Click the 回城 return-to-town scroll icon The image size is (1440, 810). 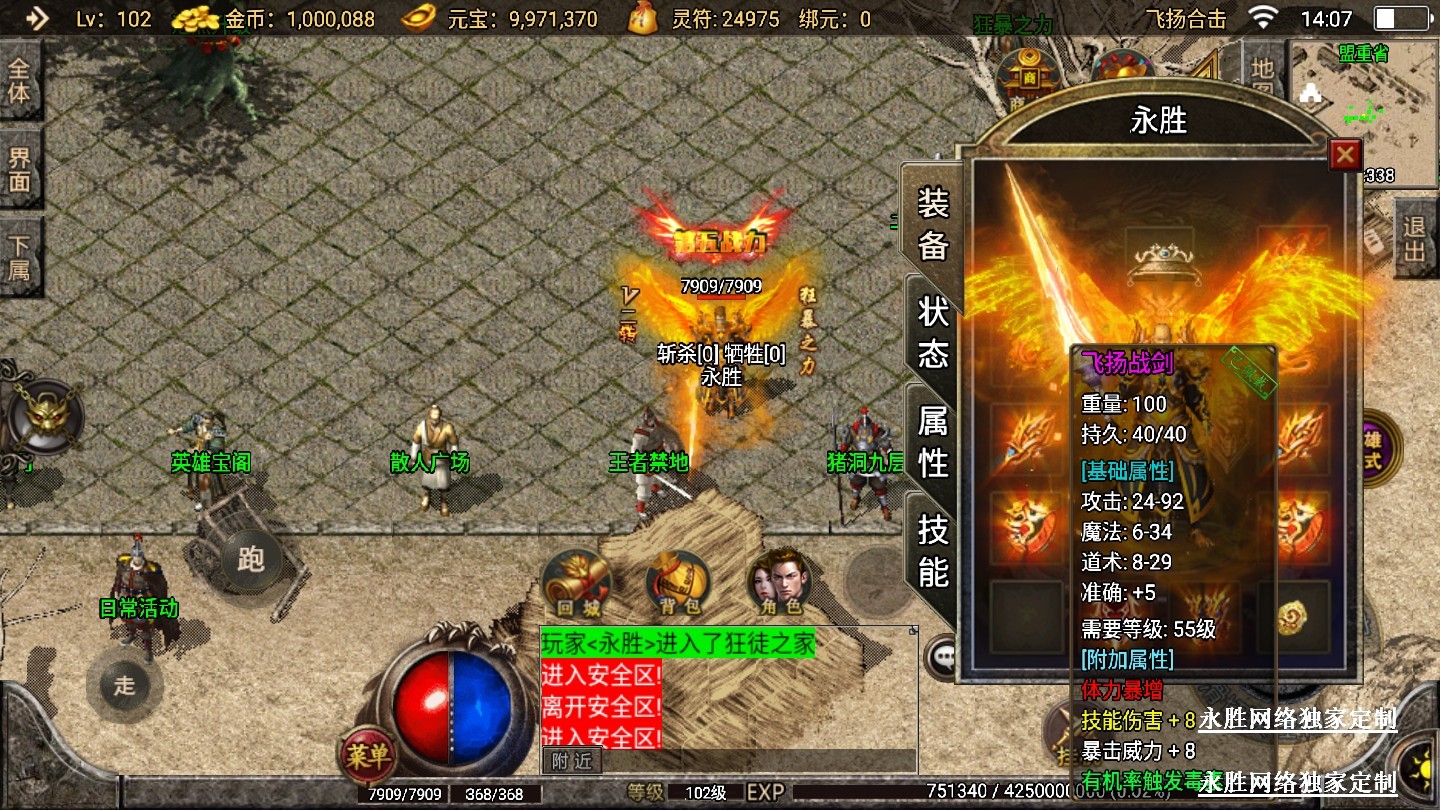click(x=576, y=582)
